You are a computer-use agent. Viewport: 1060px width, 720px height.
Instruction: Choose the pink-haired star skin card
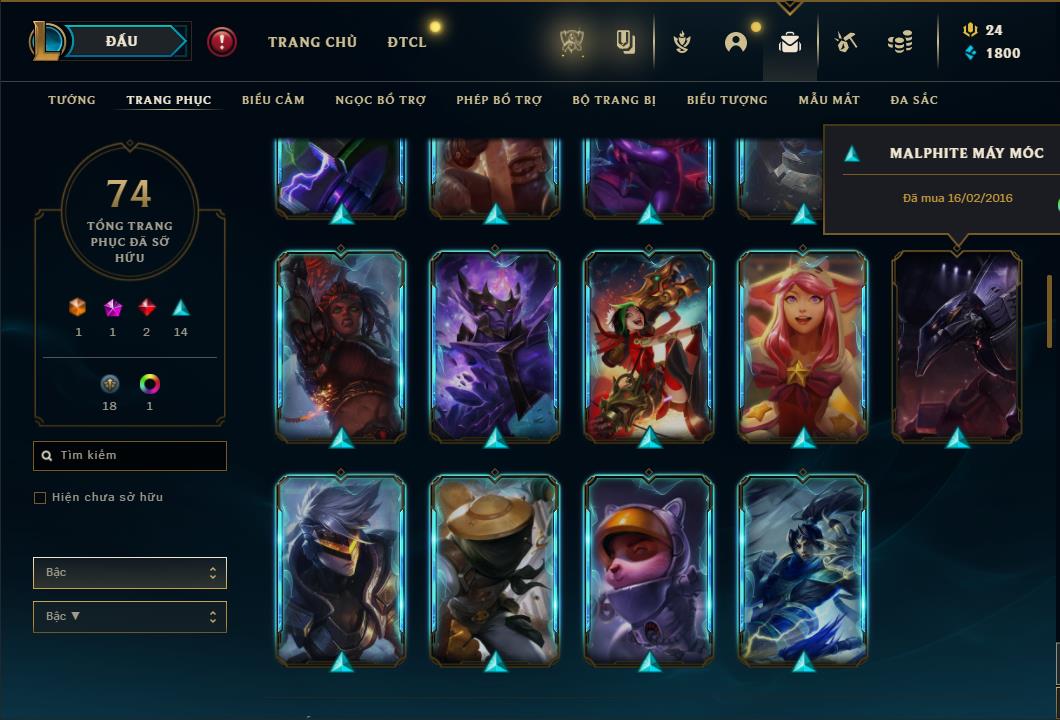pos(803,345)
